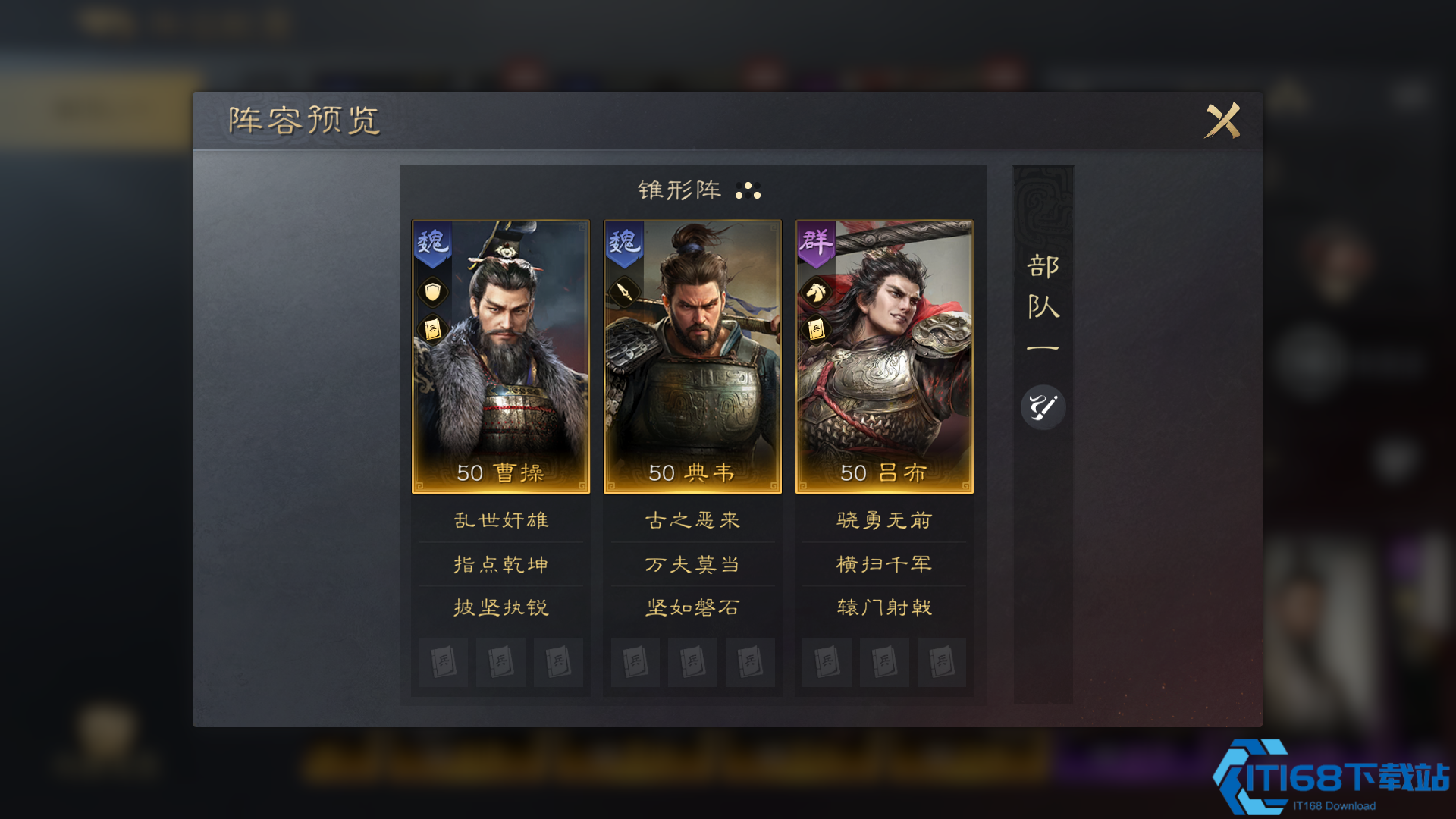Viewport: 1456px width, 819px height.
Task: Select the shield type icon on 曹操's card
Action: (431, 292)
